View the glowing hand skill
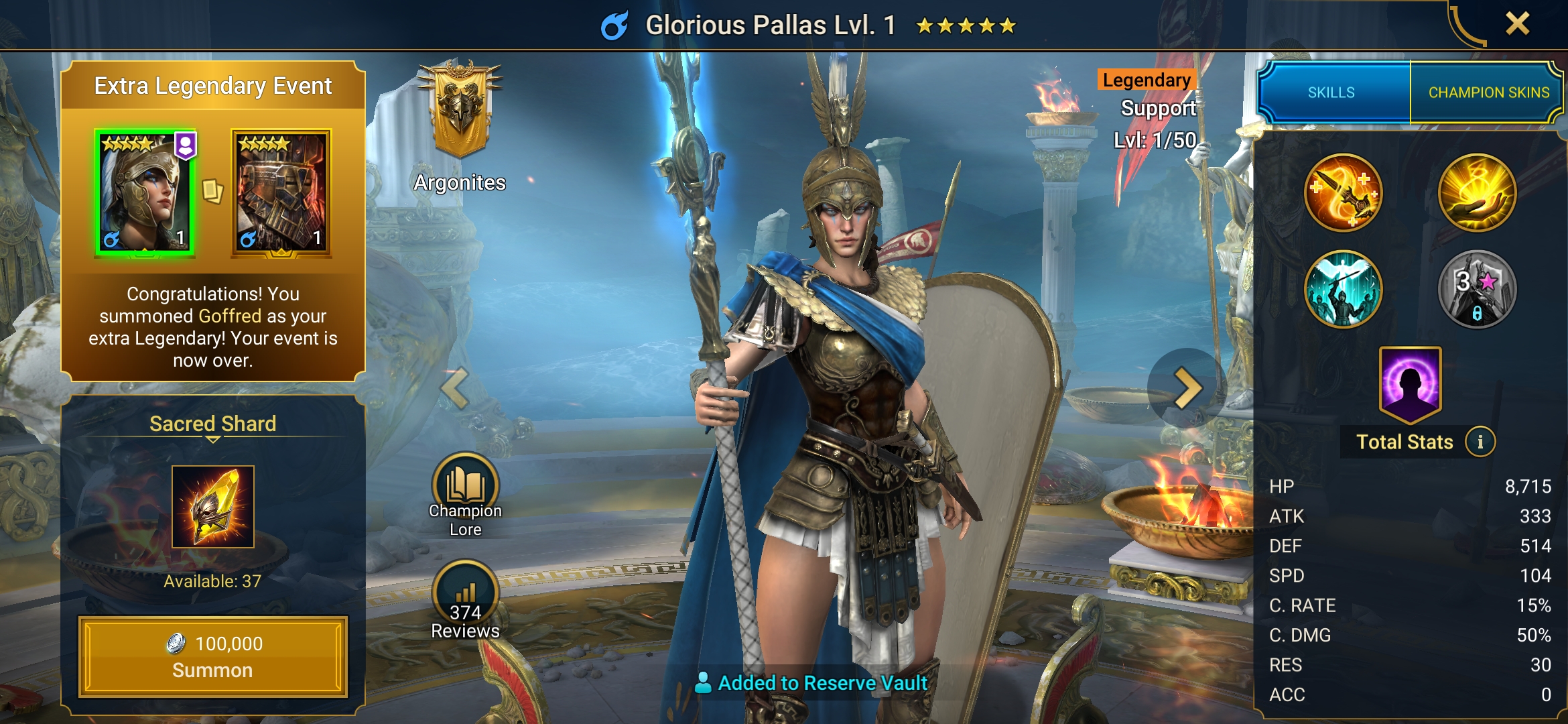Screen dimensions: 1568x724 pos(1477,193)
